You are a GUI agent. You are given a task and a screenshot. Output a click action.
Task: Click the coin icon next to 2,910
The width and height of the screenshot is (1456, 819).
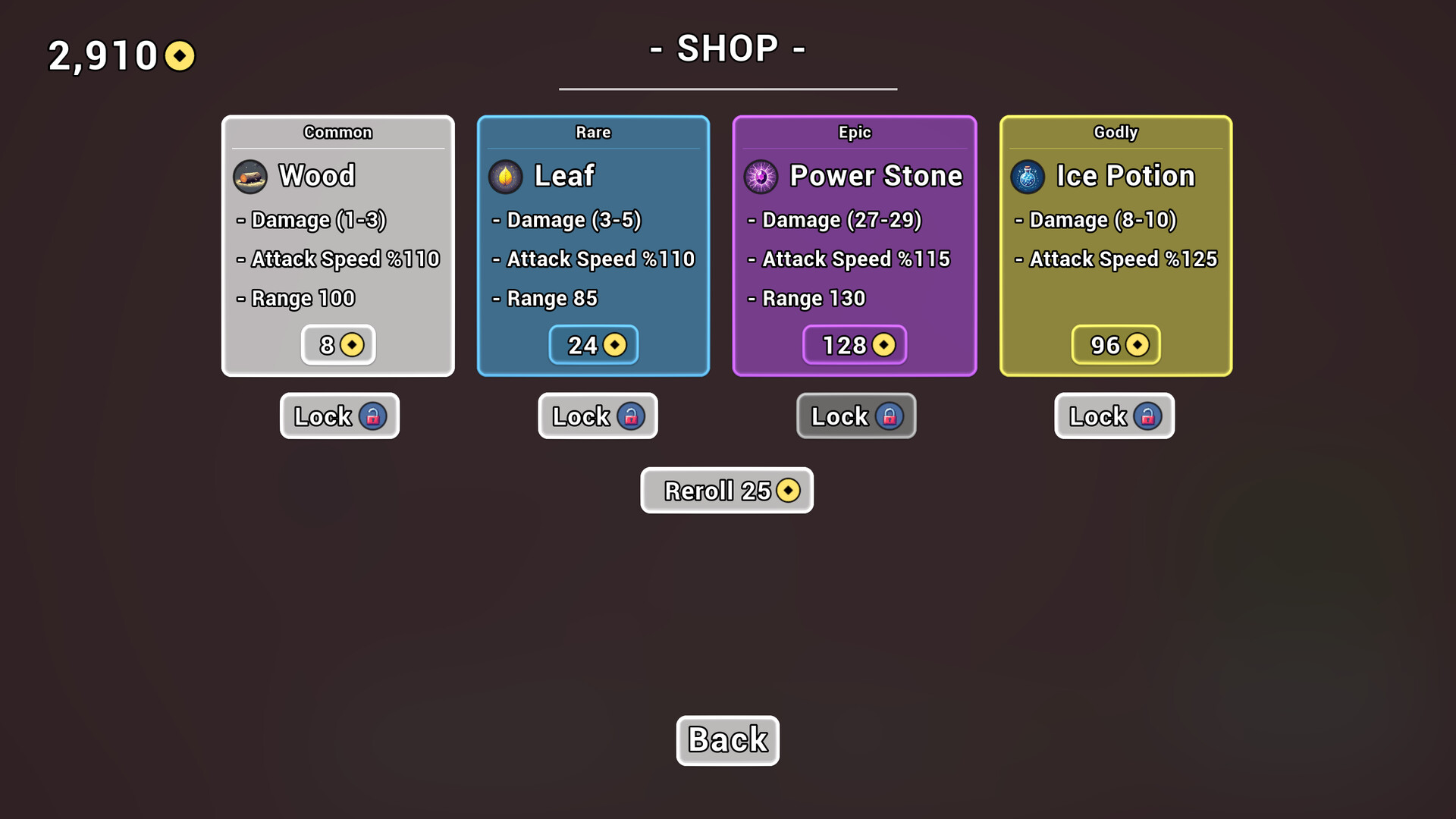tap(179, 55)
